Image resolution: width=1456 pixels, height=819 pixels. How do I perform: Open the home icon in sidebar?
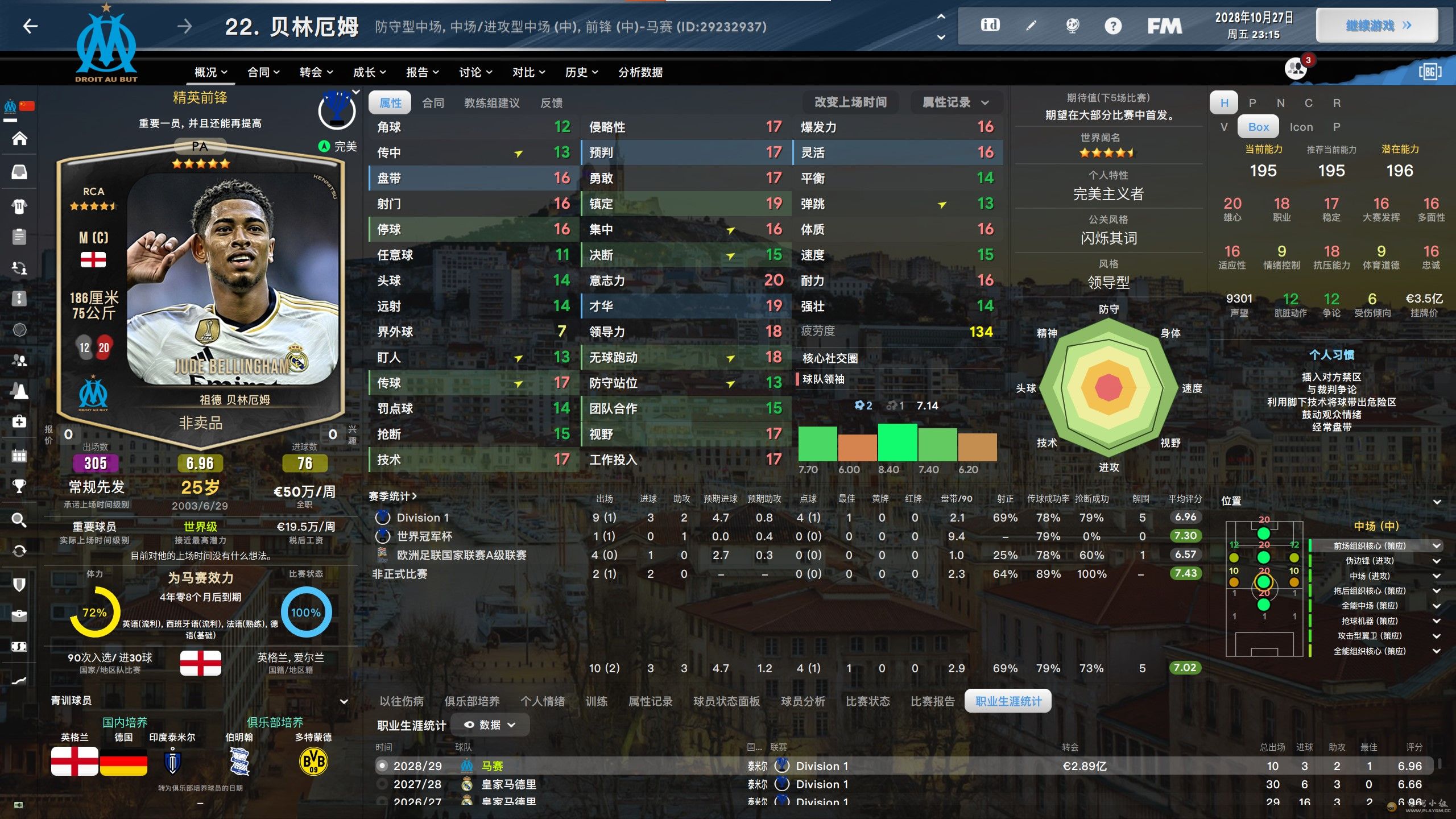[19, 138]
